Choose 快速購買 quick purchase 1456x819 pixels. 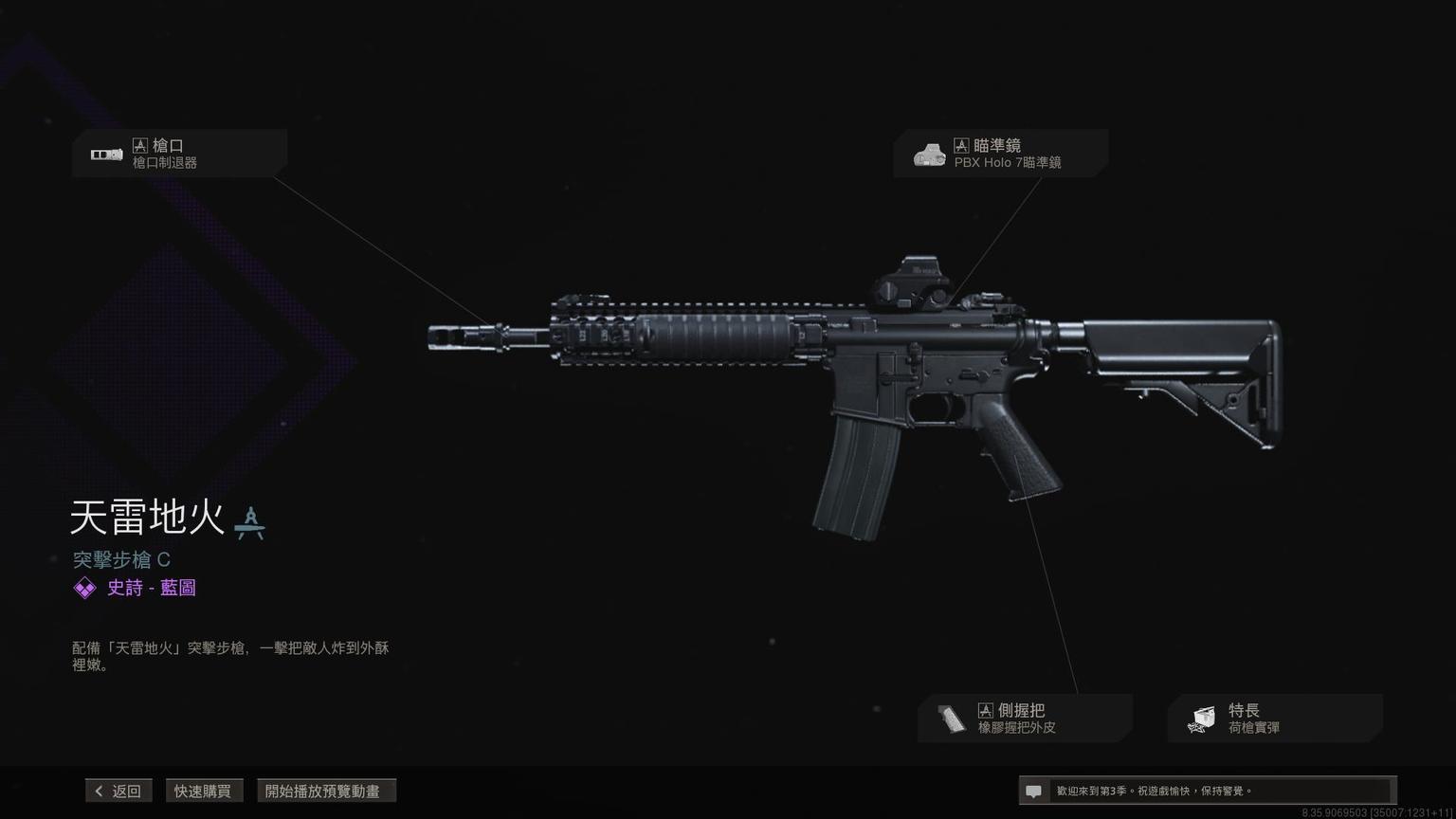click(202, 791)
